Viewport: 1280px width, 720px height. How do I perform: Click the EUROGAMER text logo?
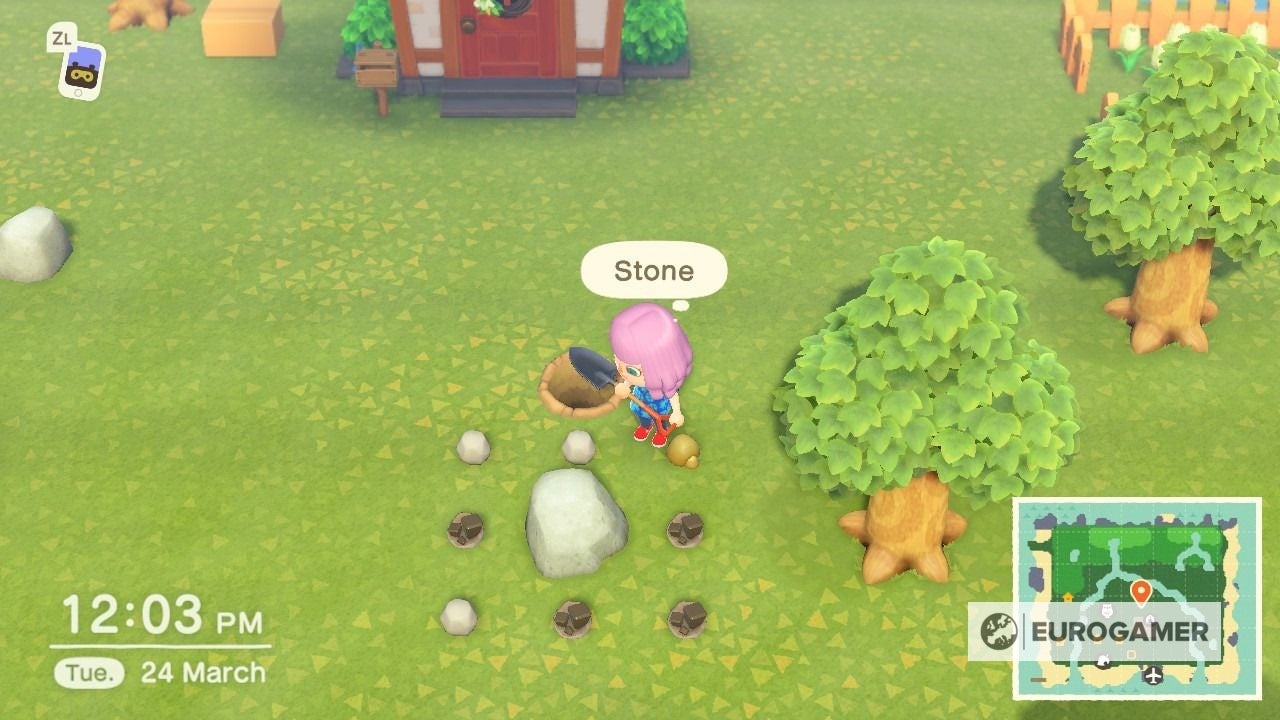coord(1122,630)
